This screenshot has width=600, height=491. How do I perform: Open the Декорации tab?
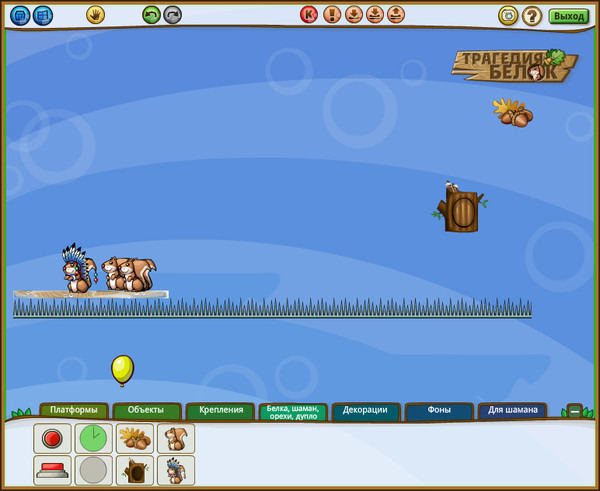tap(365, 410)
